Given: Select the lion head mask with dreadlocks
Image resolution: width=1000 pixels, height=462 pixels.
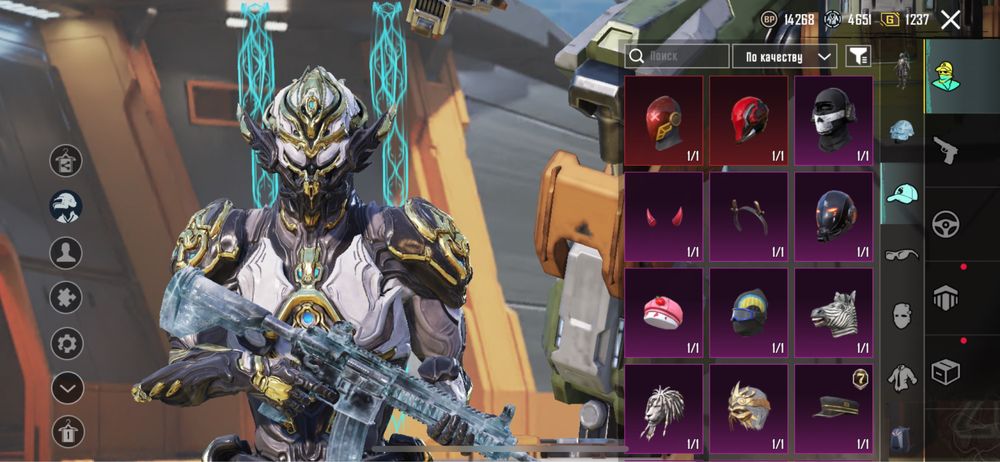Looking at the screenshot, I should coord(663,408).
